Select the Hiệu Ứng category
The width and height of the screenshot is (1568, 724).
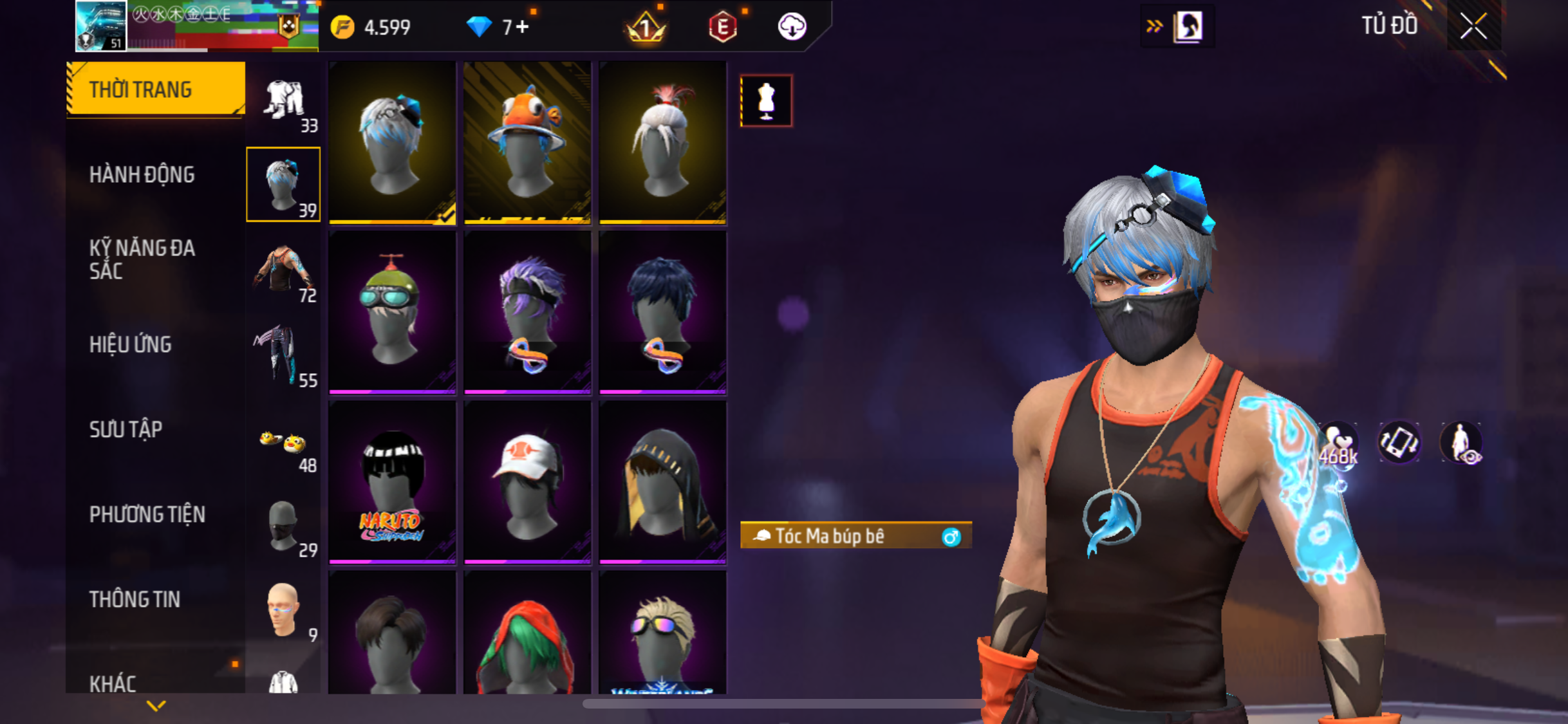click(x=131, y=344)
